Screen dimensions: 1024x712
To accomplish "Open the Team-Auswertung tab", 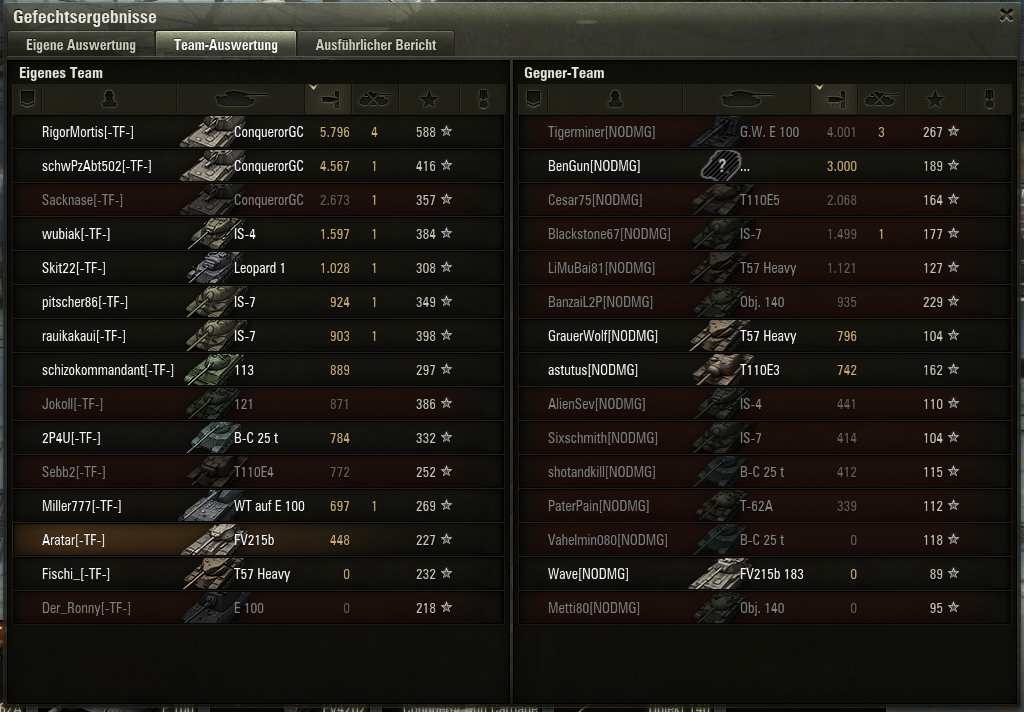I will [x=226, y=45].
